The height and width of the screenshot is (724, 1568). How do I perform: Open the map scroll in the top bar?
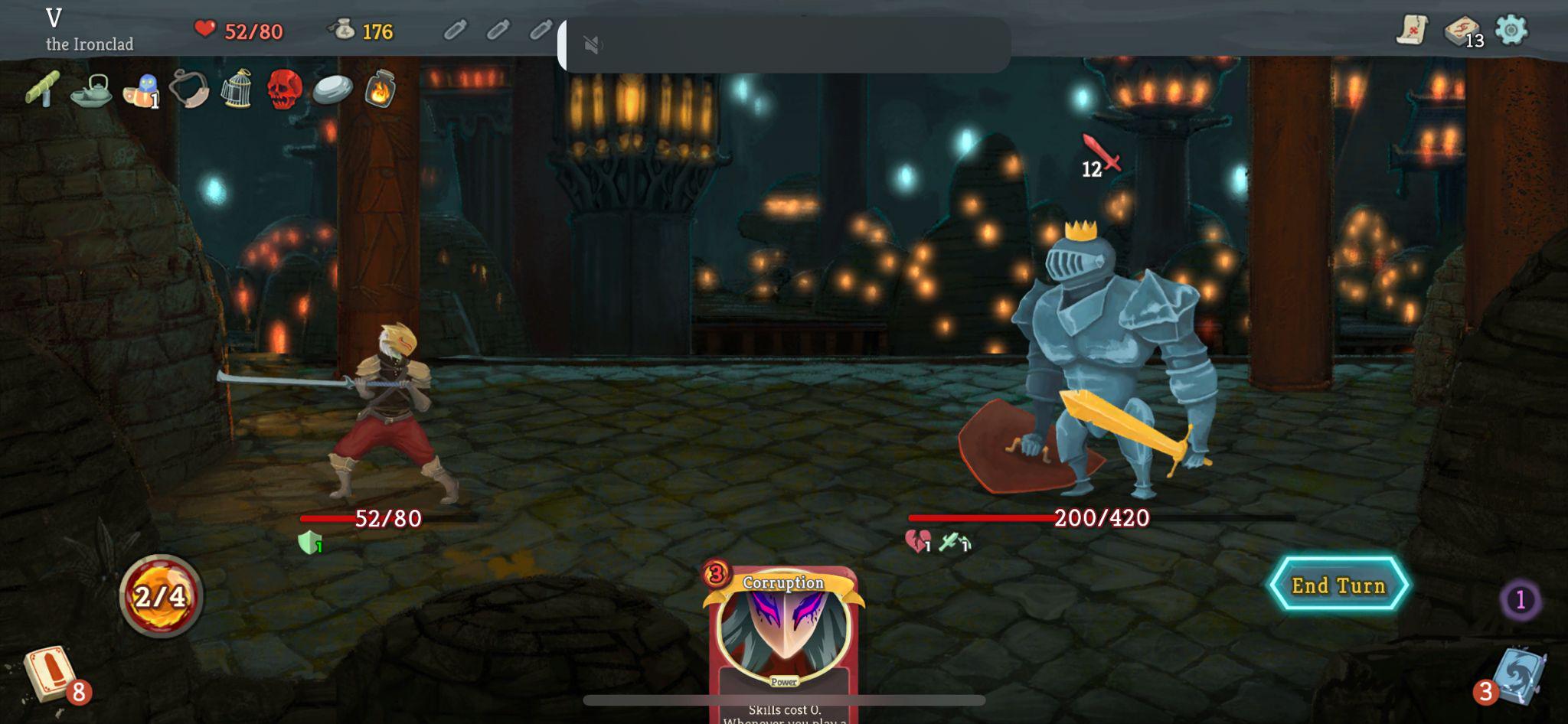[x=1413, y=31]
